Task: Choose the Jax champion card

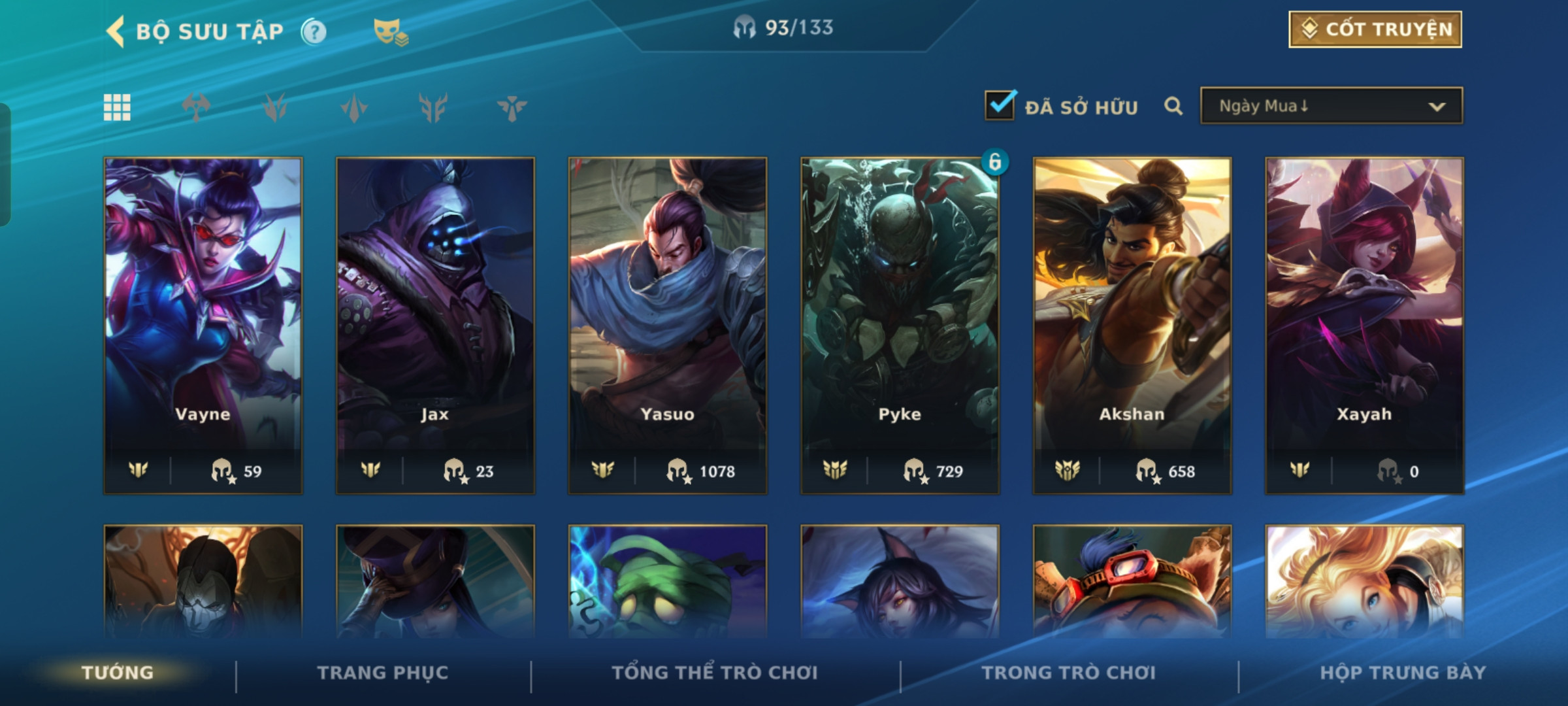Action: pyautogui.click(x=435, y=325)
